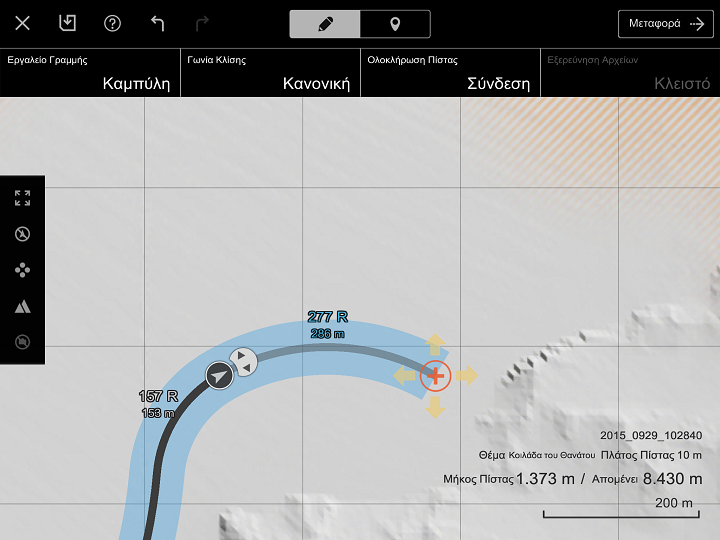Open the Ολοκλήρωση Πίστας track completion option
The width and height of the screenshot is (720, 540).
450,73
